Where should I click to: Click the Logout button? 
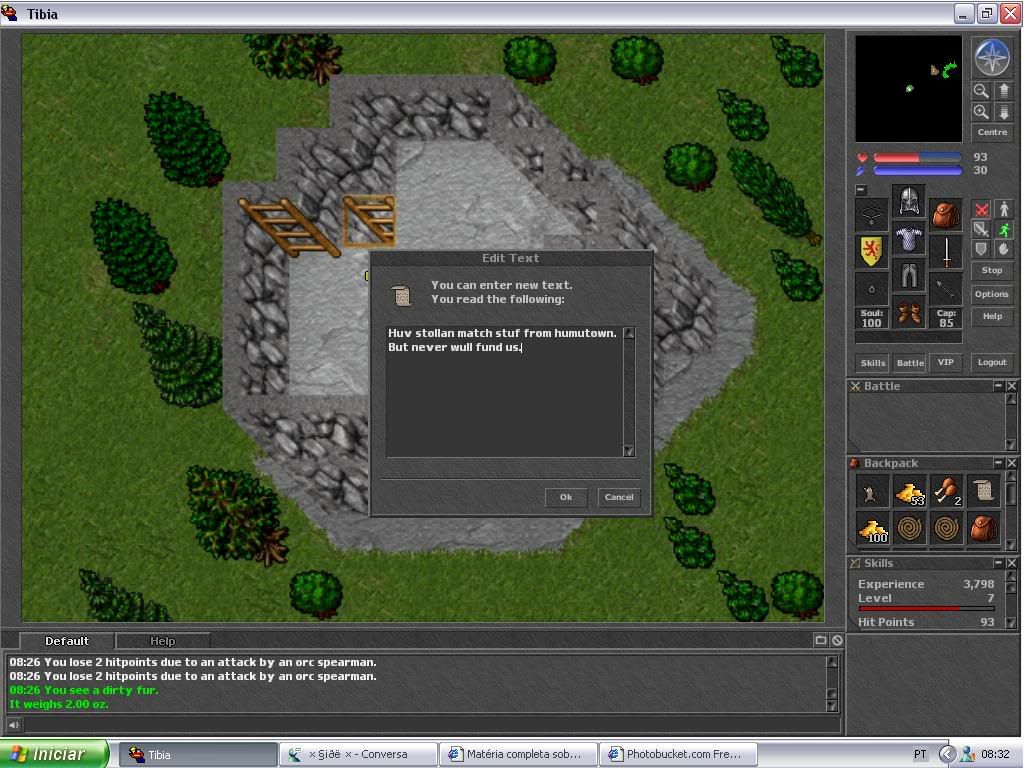click(x=991, y=362)
